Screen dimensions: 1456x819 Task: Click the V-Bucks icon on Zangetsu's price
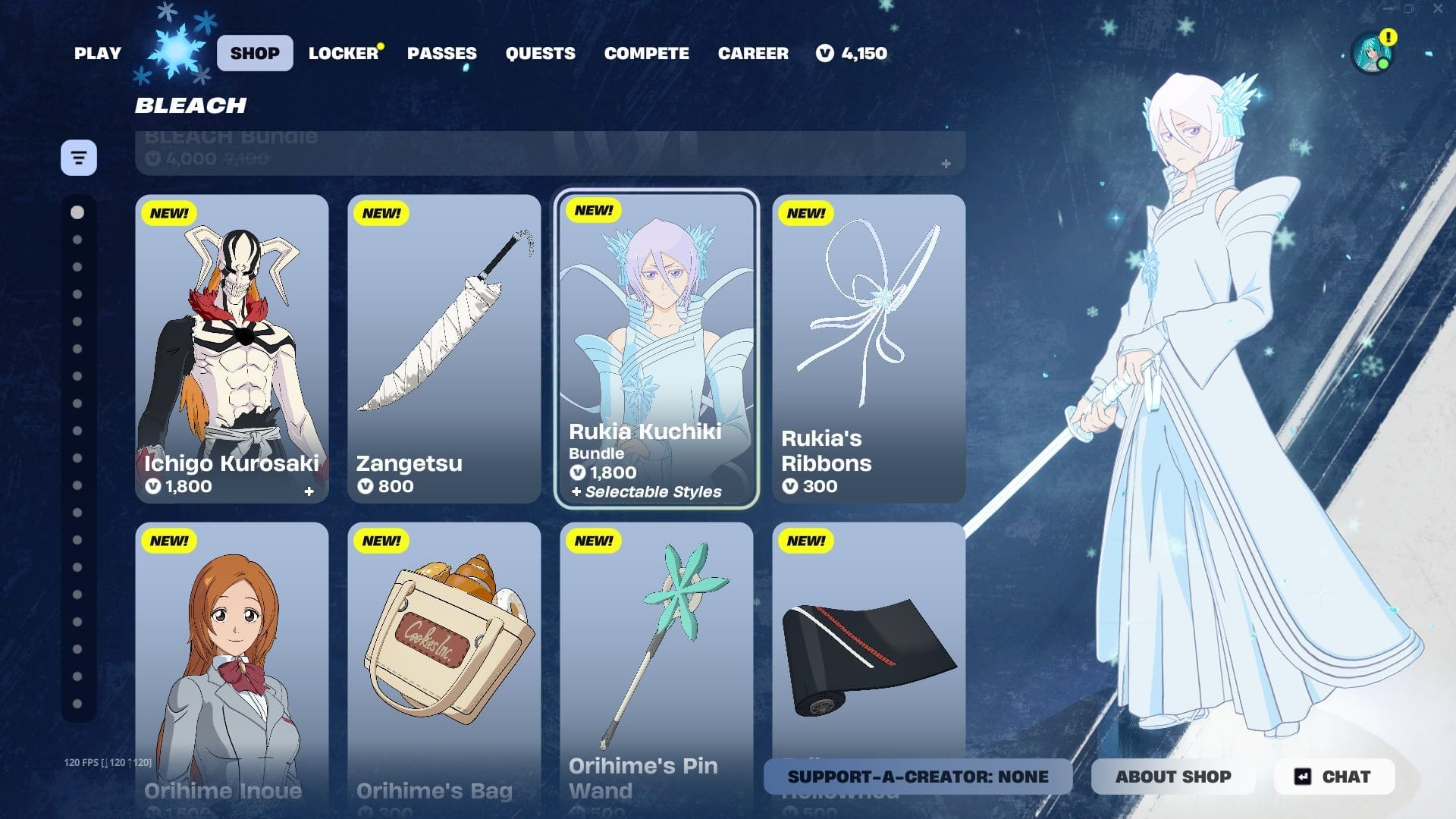click(366, 486)
